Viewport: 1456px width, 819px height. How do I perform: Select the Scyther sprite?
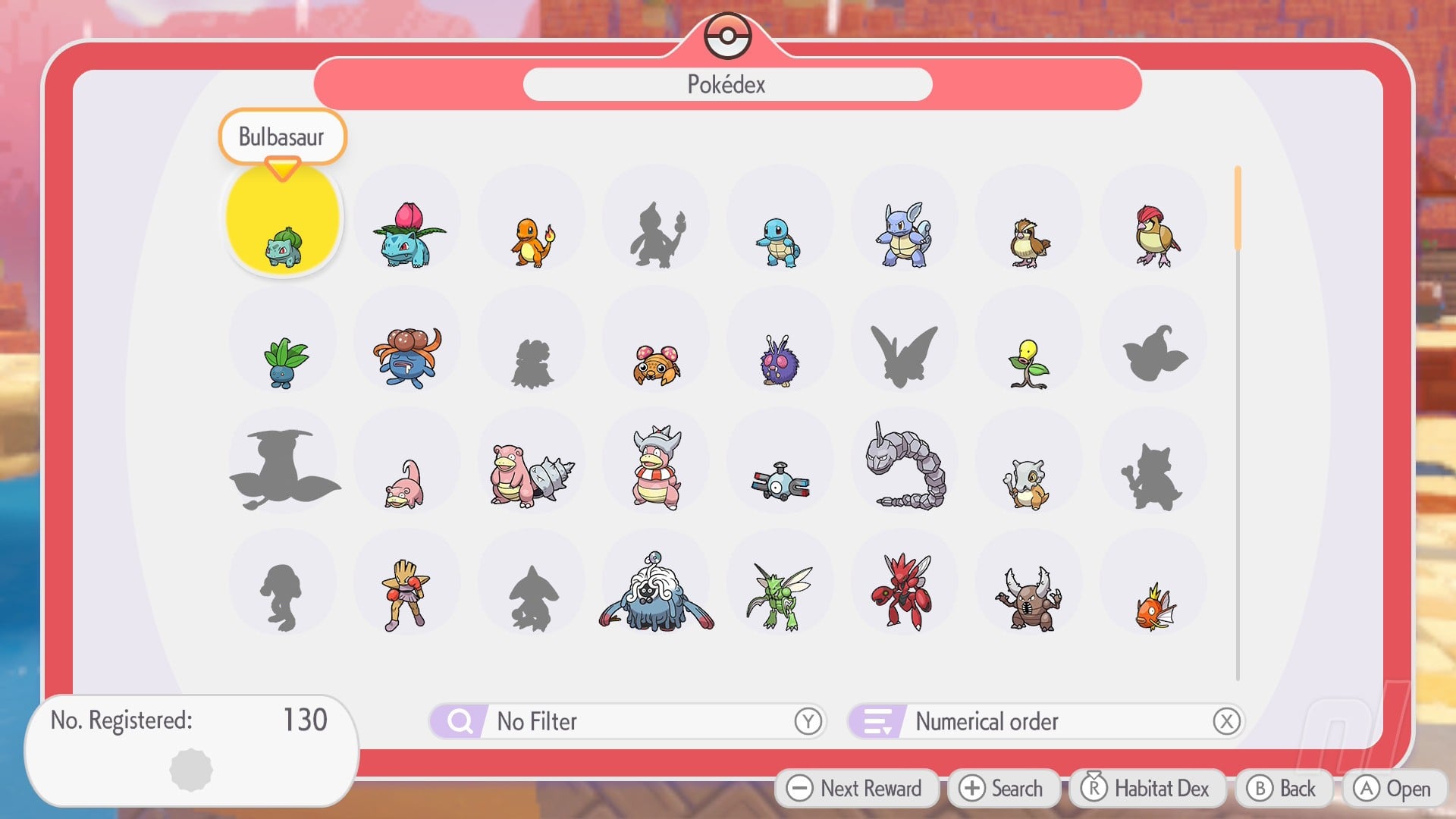coord(780,591)
